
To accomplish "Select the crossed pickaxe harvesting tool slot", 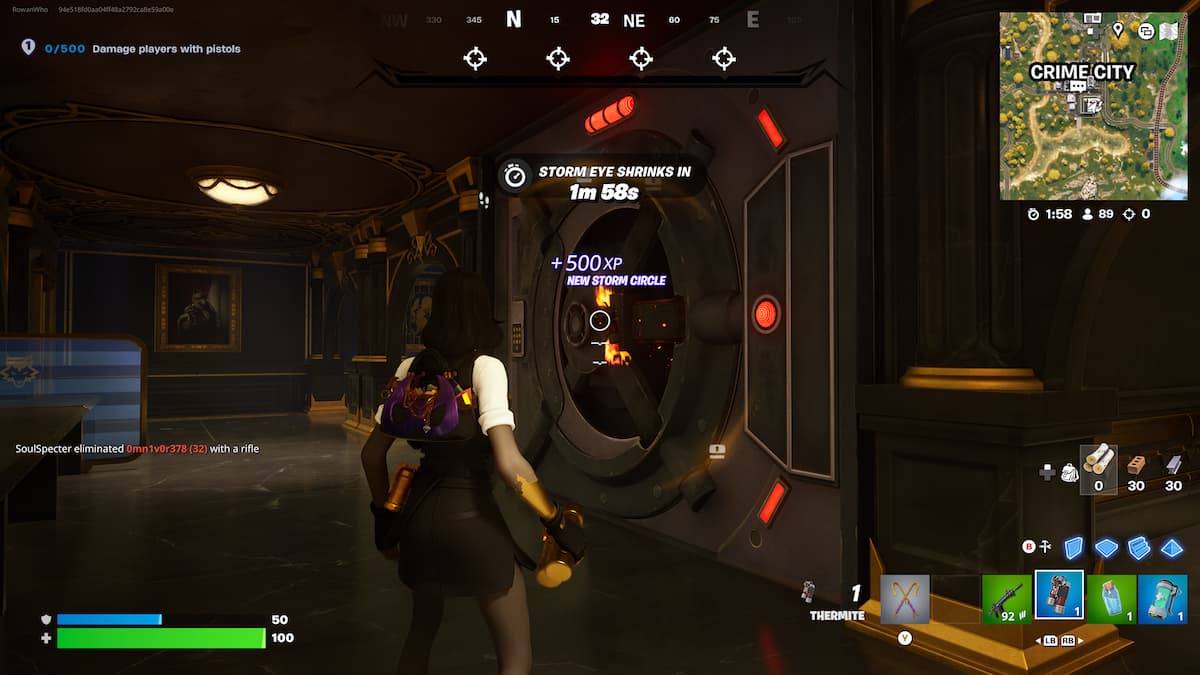I will pos(905,599).
